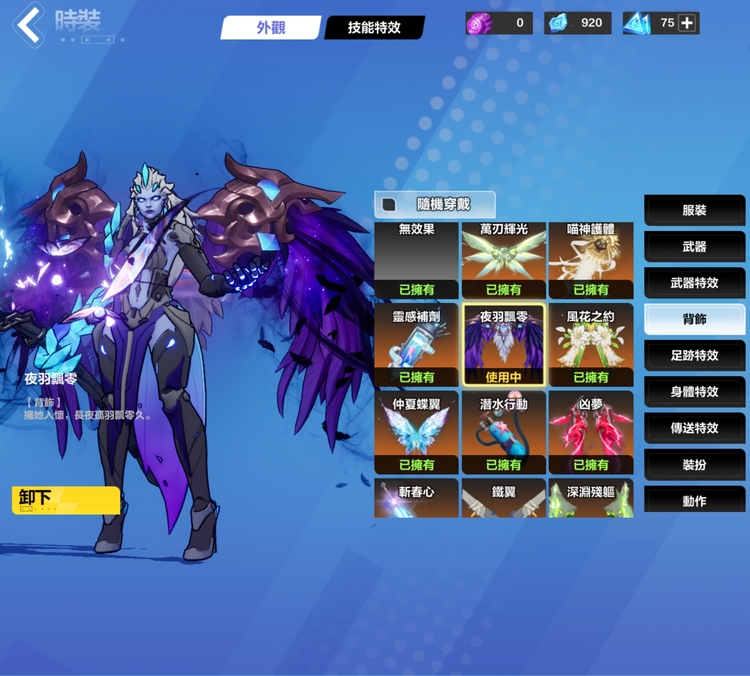
Task: Equip the 仲夏蝶翼 butterfly wings
Action: pos(417,432)
